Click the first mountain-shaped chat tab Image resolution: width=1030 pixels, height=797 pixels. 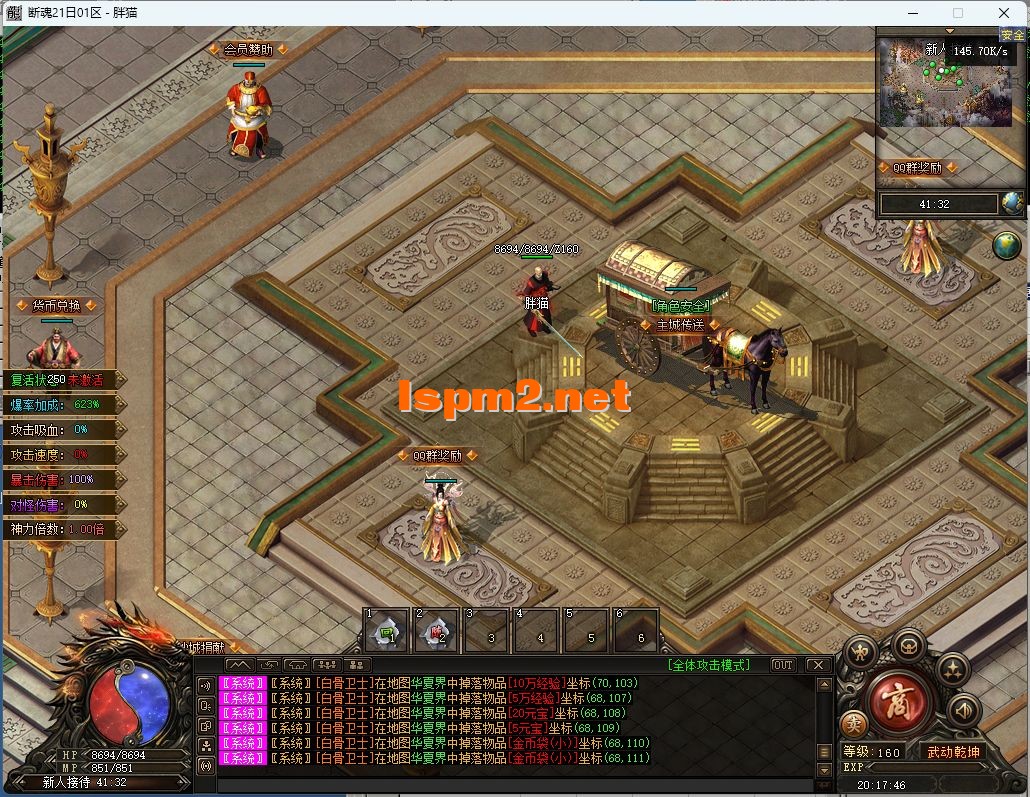tap(239, 665)
